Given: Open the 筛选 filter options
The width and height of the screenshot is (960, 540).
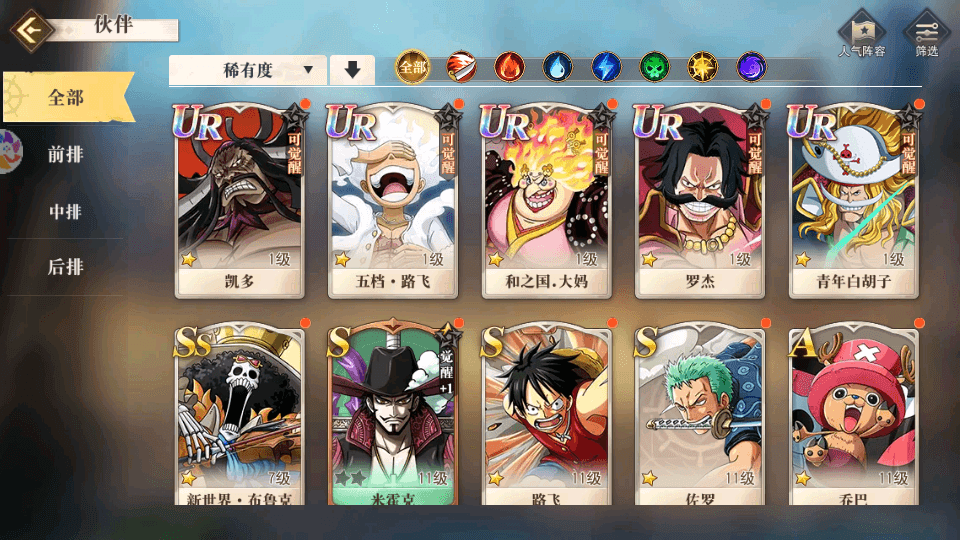Looking at the screenshot, I should [x=926, y=35].
